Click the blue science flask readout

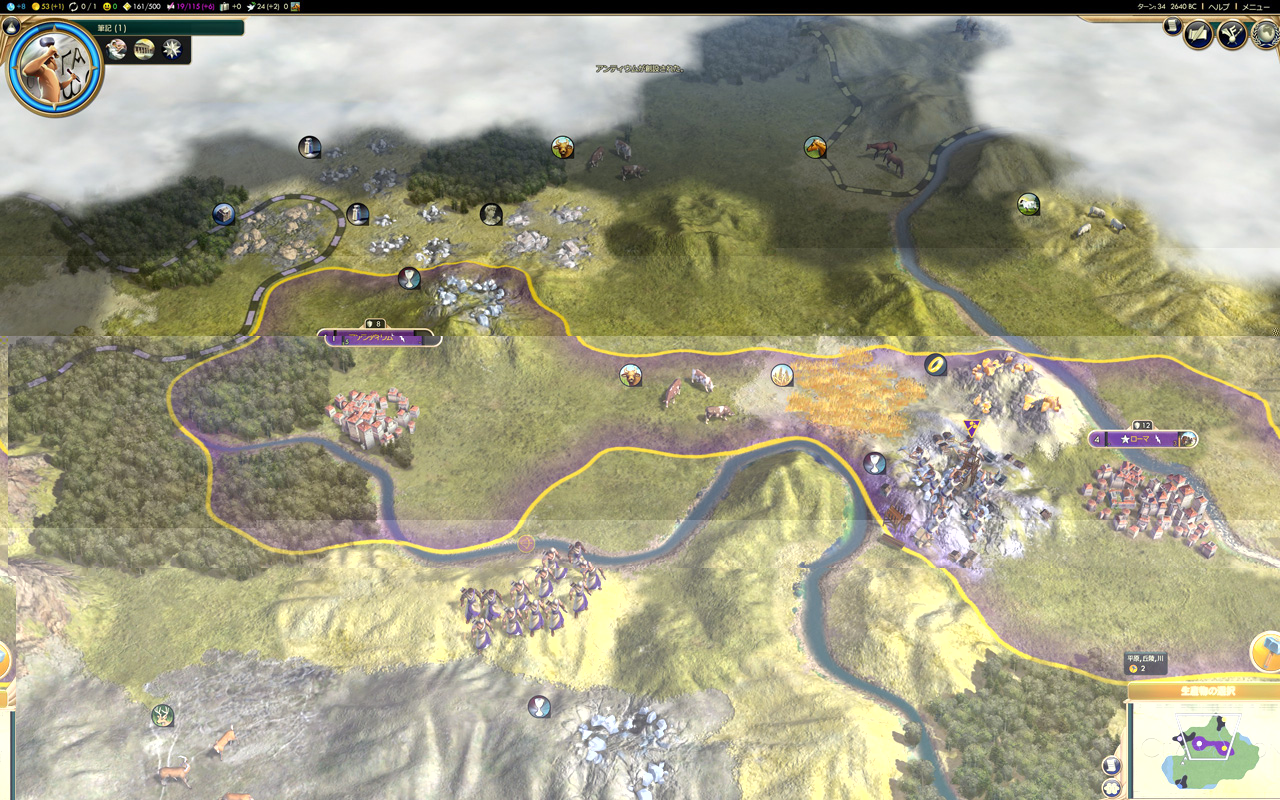point(14,6)
